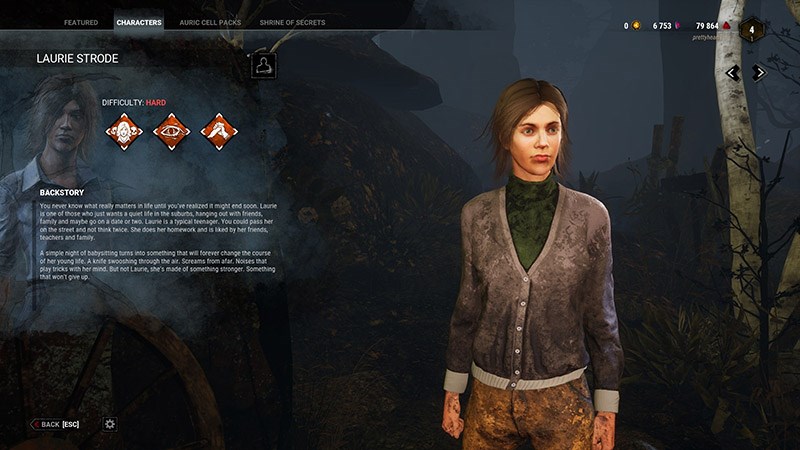Show the previous character with the left arrow
This screenshot has height=450, width=800.
click(733, 72)
